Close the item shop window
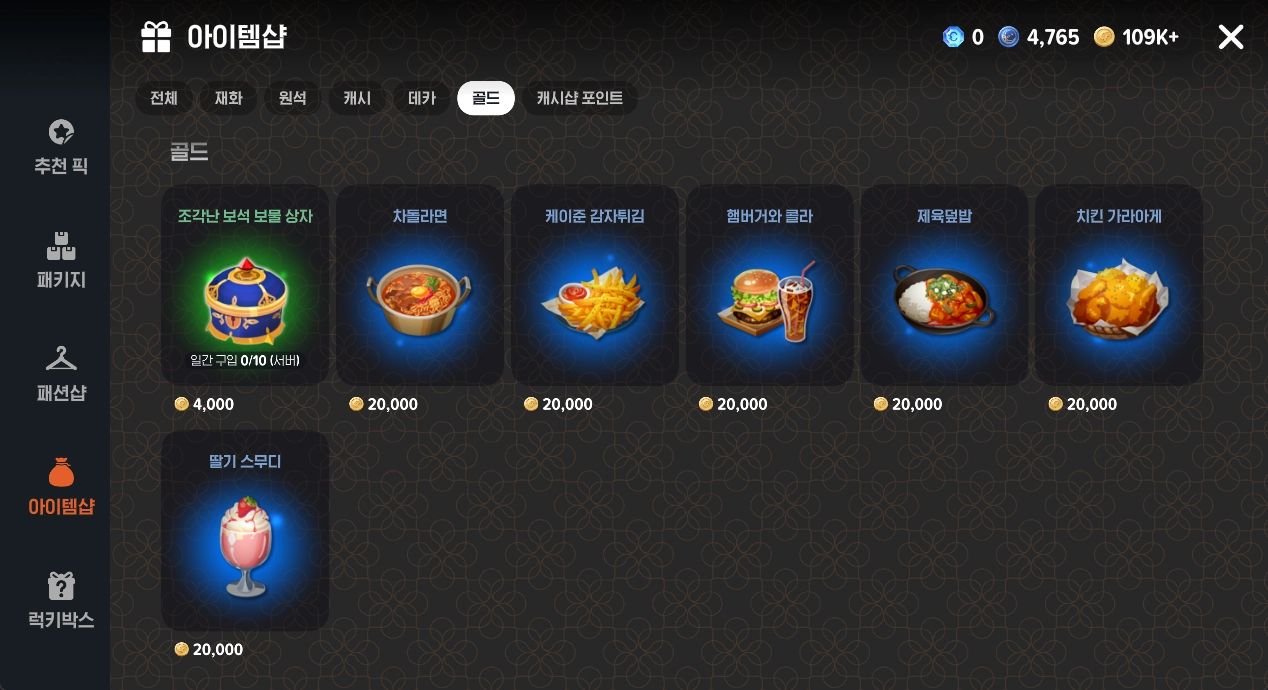Viewport: 1268px width, 690px height. pos(1230,38)
